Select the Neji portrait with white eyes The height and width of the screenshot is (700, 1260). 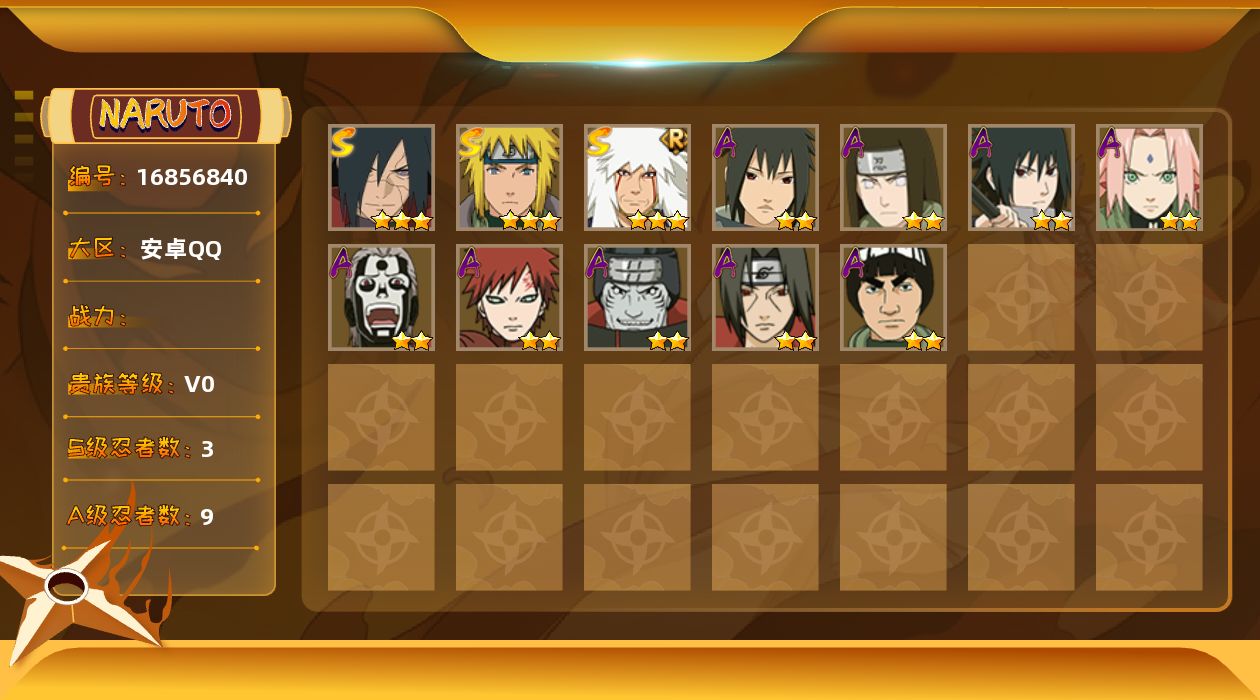893,178
